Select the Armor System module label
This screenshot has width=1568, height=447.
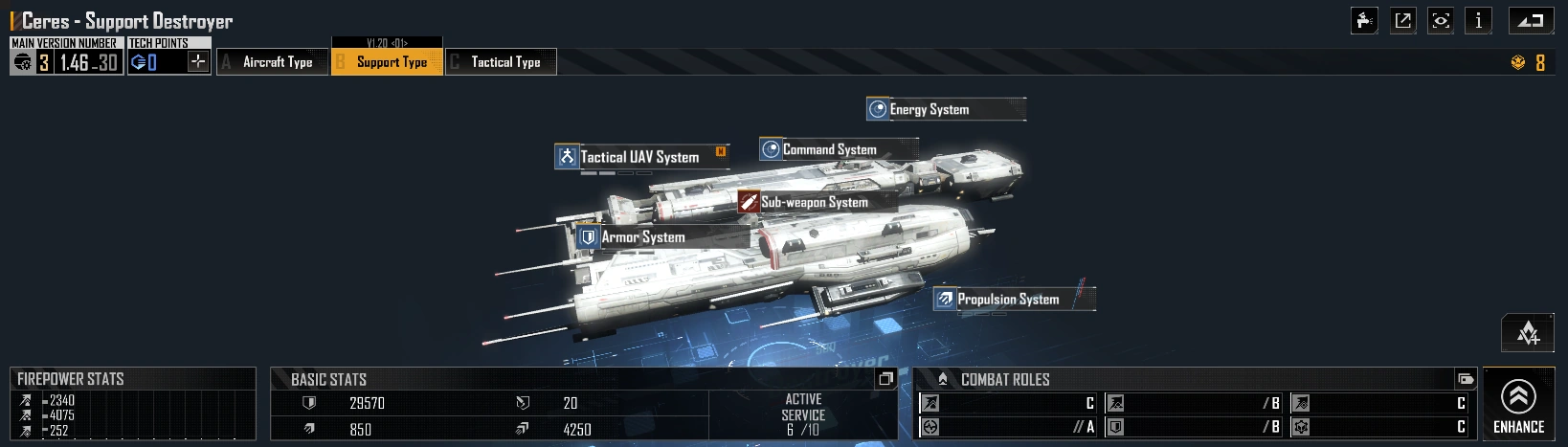click(x=642, y=237)
